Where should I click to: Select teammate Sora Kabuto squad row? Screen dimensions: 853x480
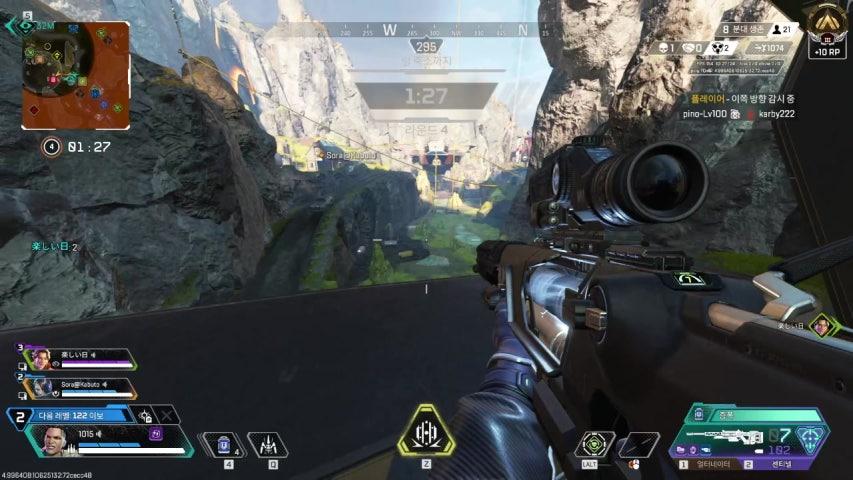(80, 386)
